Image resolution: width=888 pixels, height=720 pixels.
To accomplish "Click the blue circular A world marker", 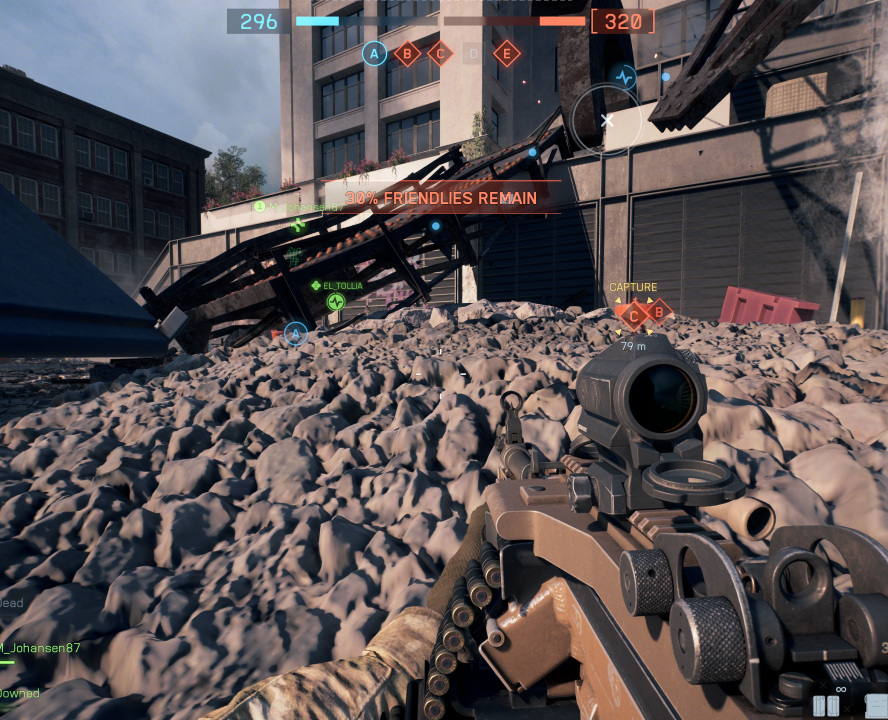I will click(295, 333).
